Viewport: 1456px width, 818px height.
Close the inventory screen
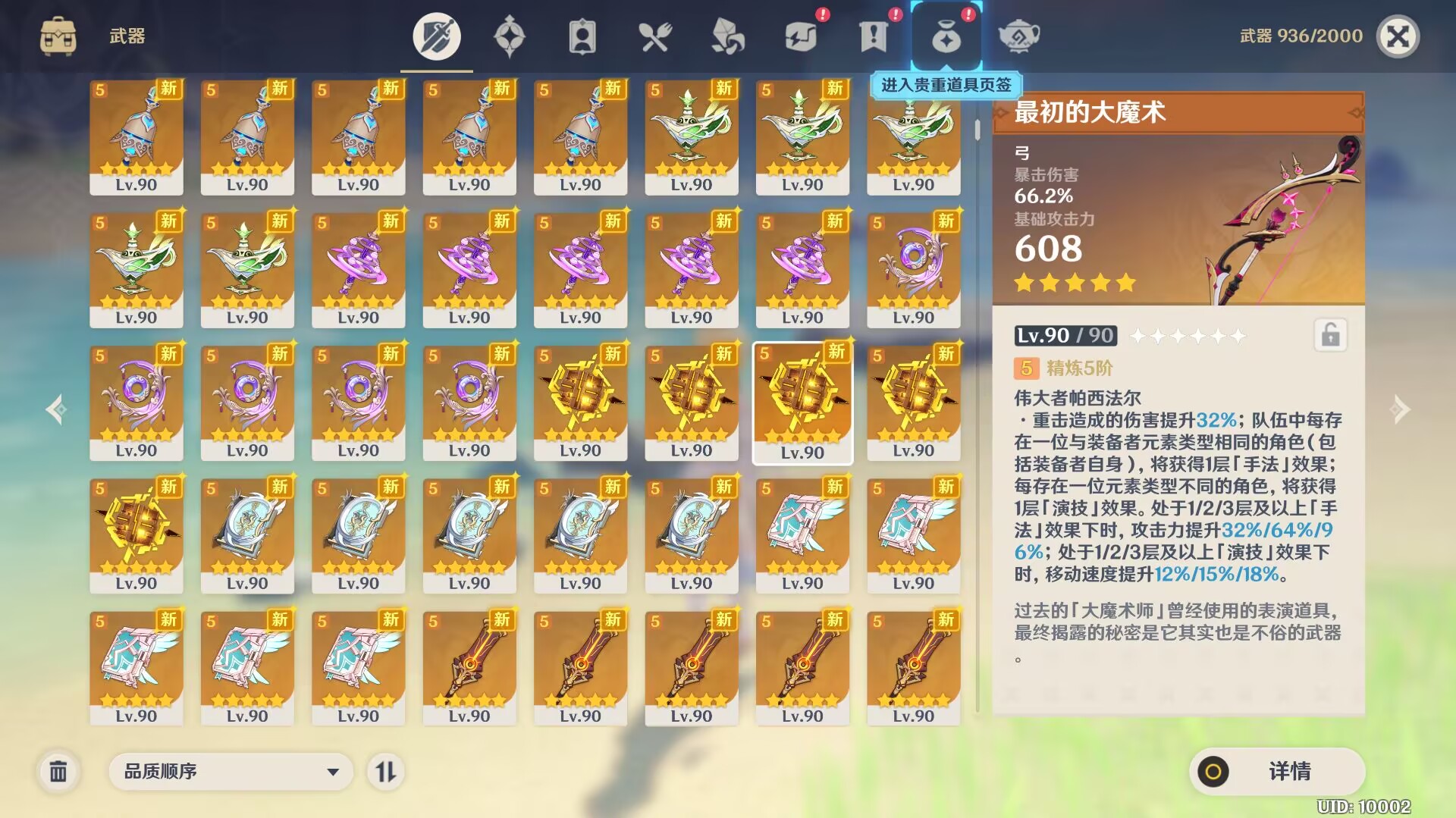(1398, 36)
